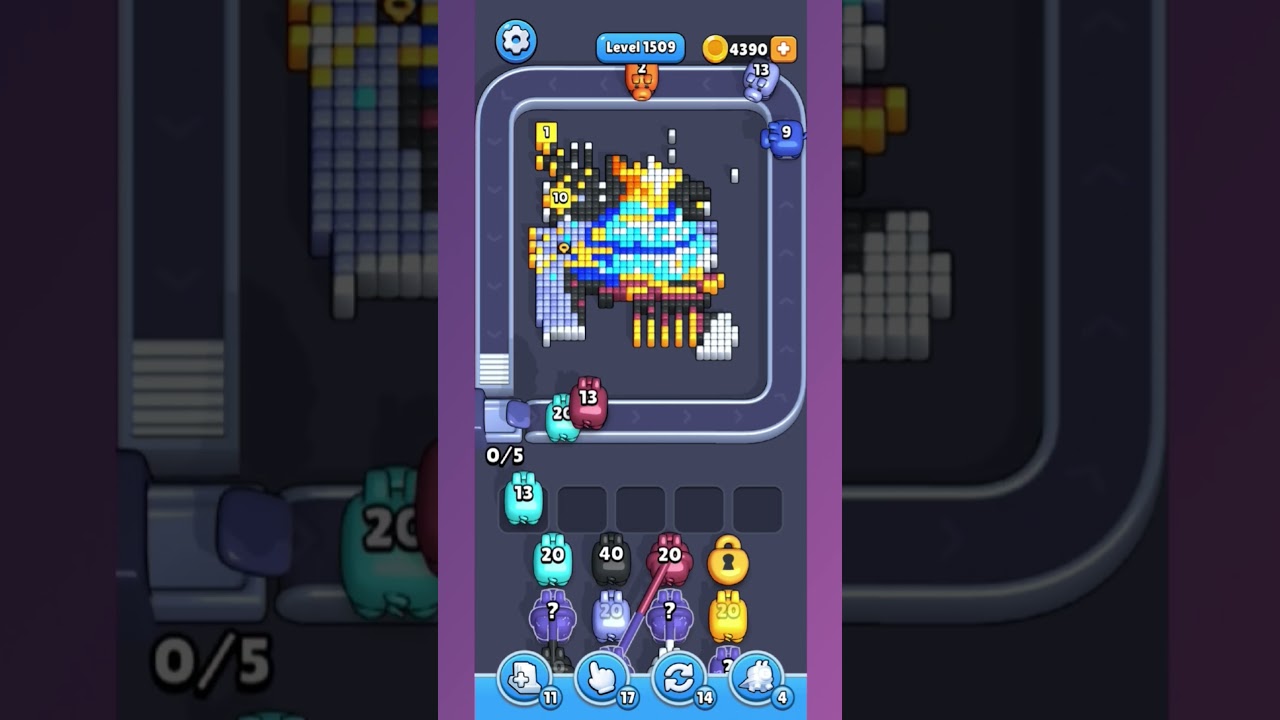Tap the coin plus icon to buy gold
Image resolution: width=1280 pixels, height=720 pixels.
point(782,48)
